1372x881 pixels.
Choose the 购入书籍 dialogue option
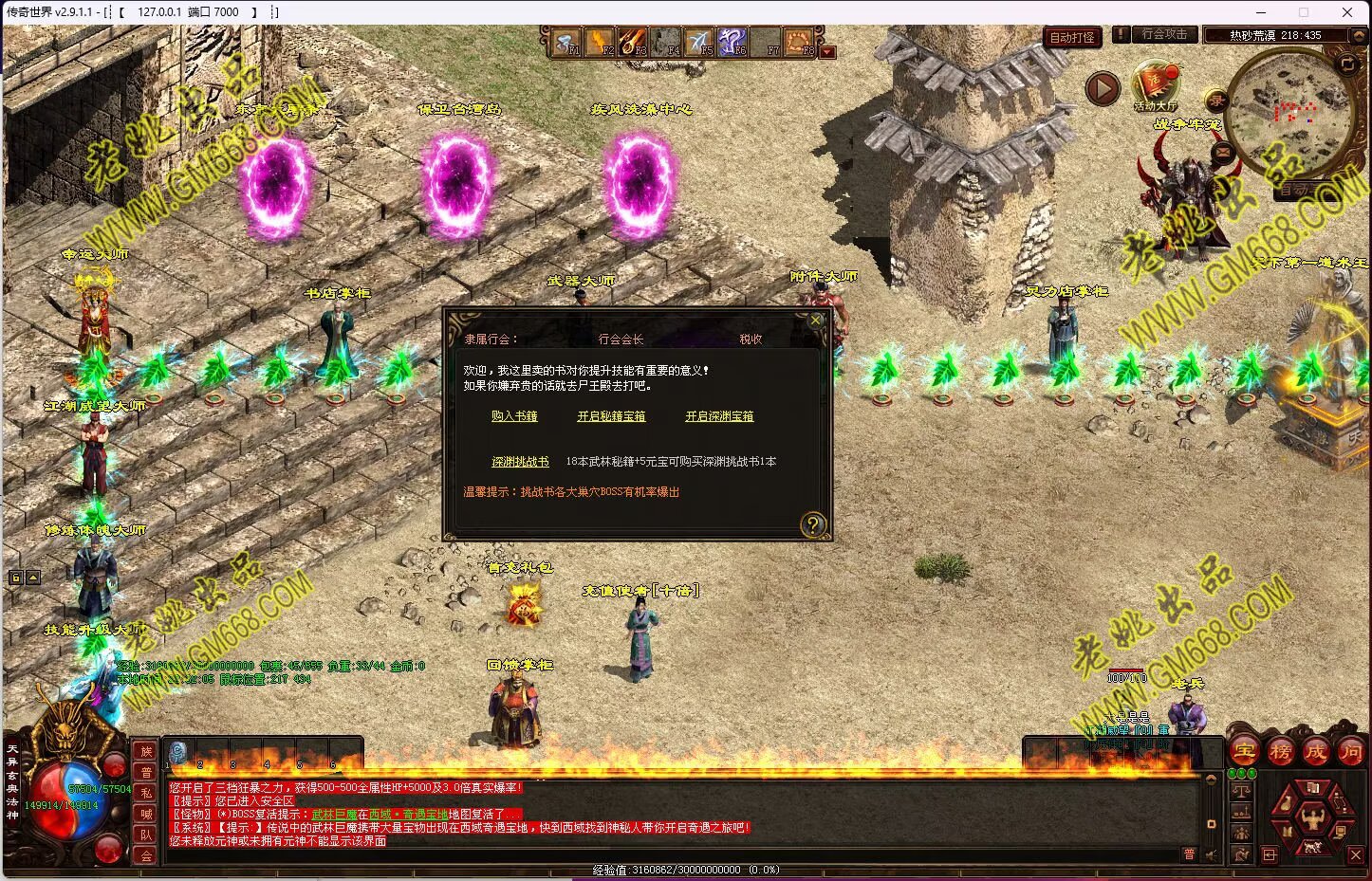(514, 416)
